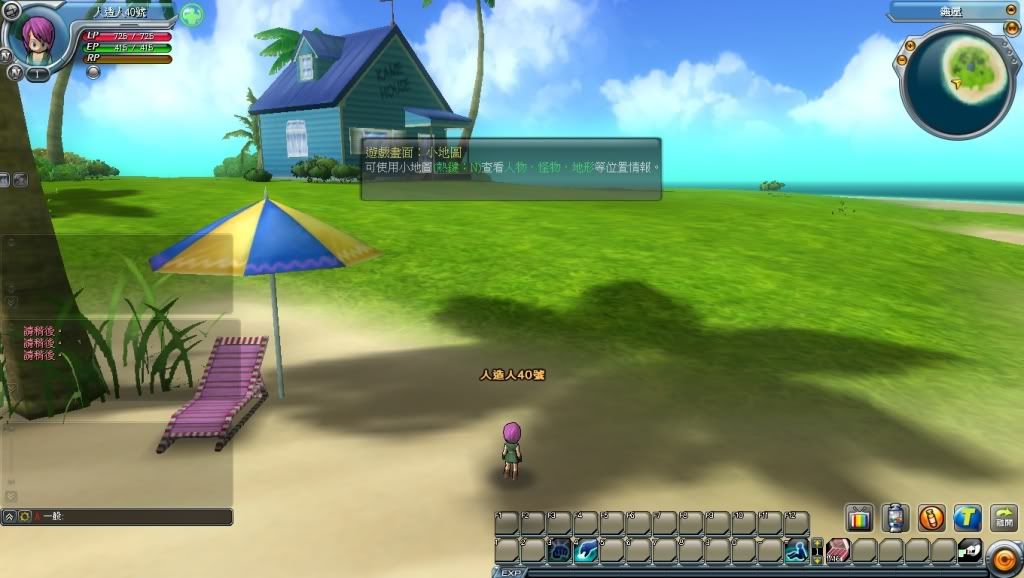The height and width of the screenshot is (578, 1024).
Task: Use the blue energy wave skill
Action: coord(586,550)
